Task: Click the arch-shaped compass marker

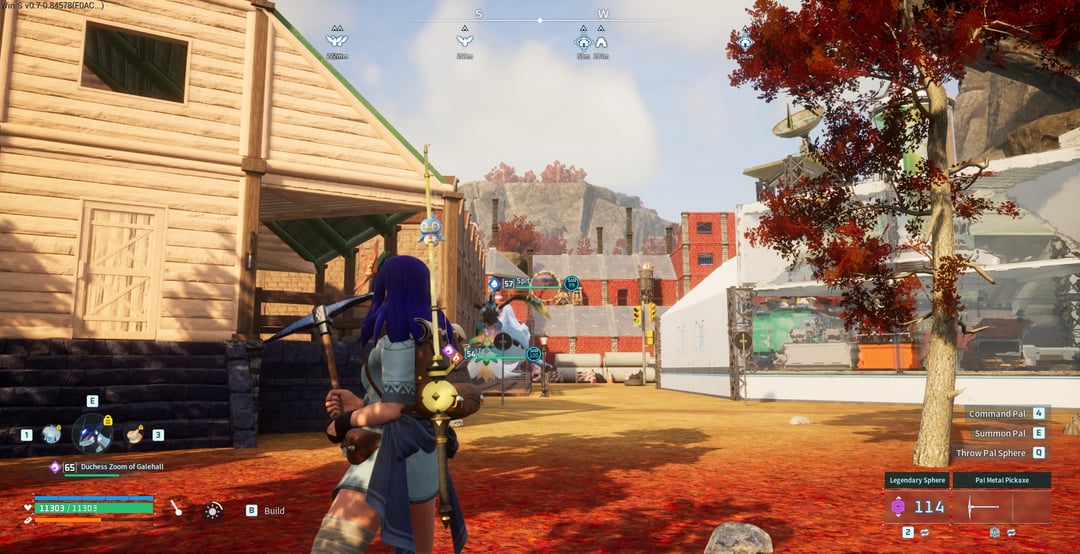Action: [x=601, y=43]
